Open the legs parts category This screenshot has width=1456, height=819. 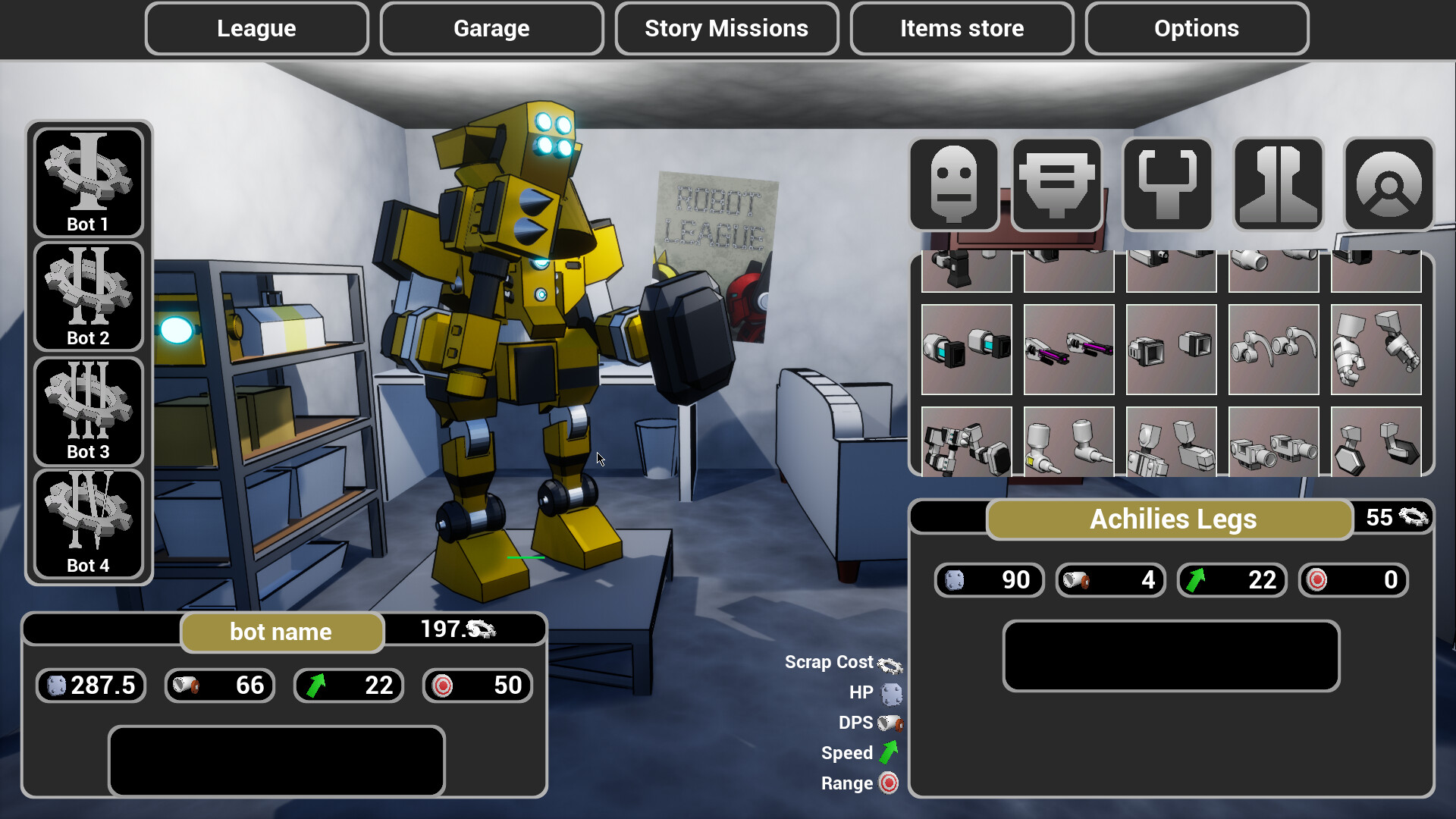[1277, 184]
